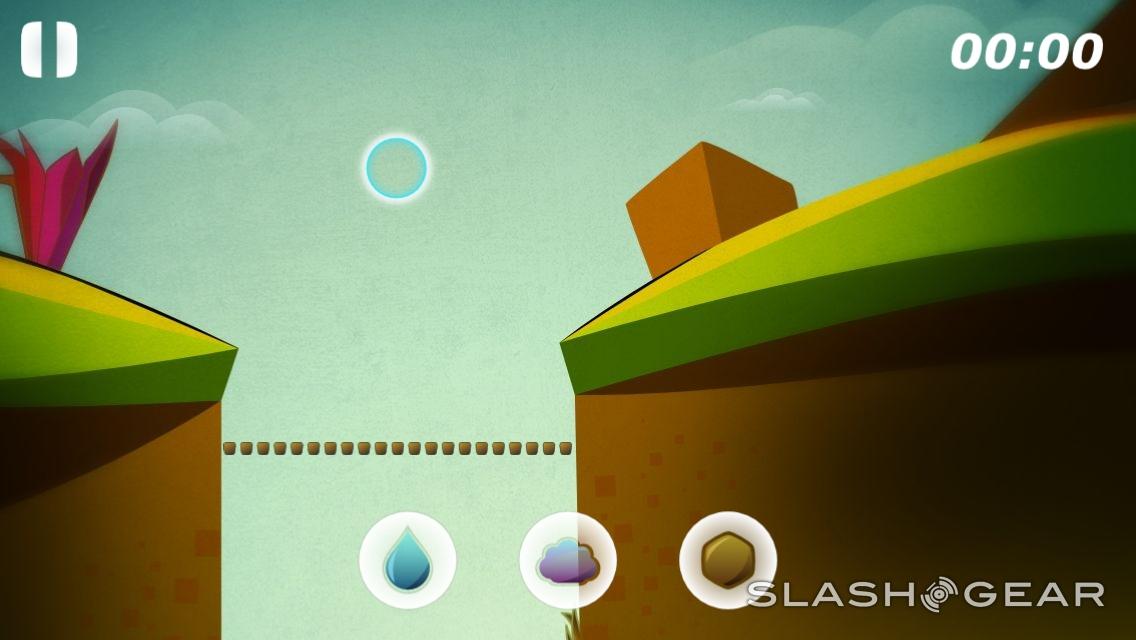Choose the brown rock form
Viewport: 1136px width, 640px height.
coord(727,560)
